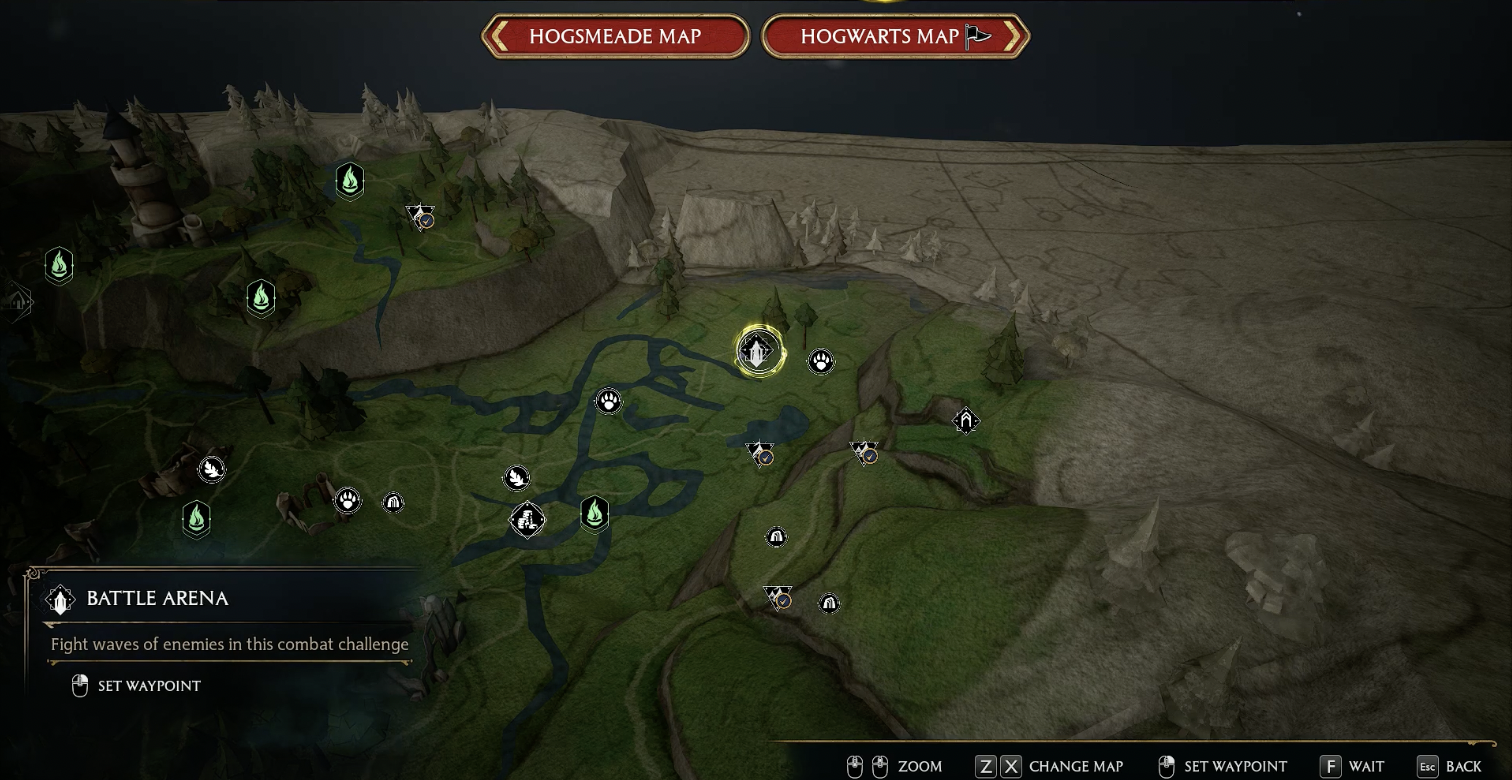Screen dimensions: 1512x780
Task: Open the Hogwarts Map
Action: [895, 37]
